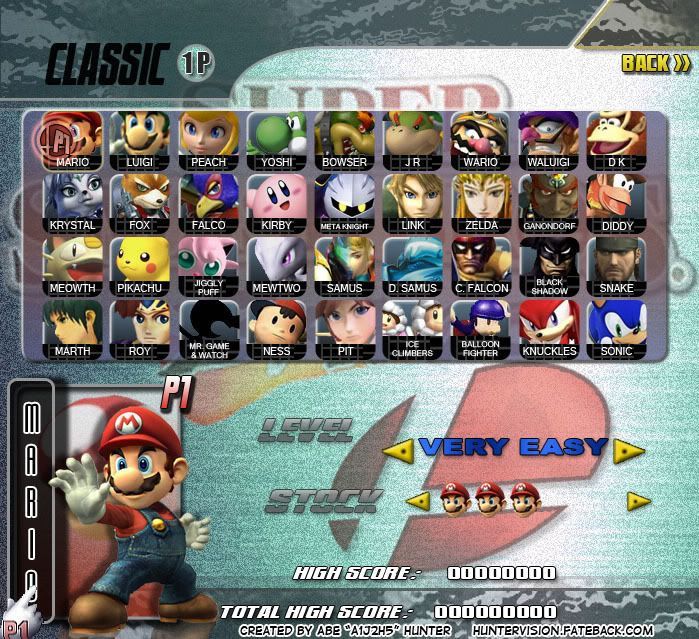
Task: Choose Ganondorf's character tile
Action: click(x=549, y=203)
